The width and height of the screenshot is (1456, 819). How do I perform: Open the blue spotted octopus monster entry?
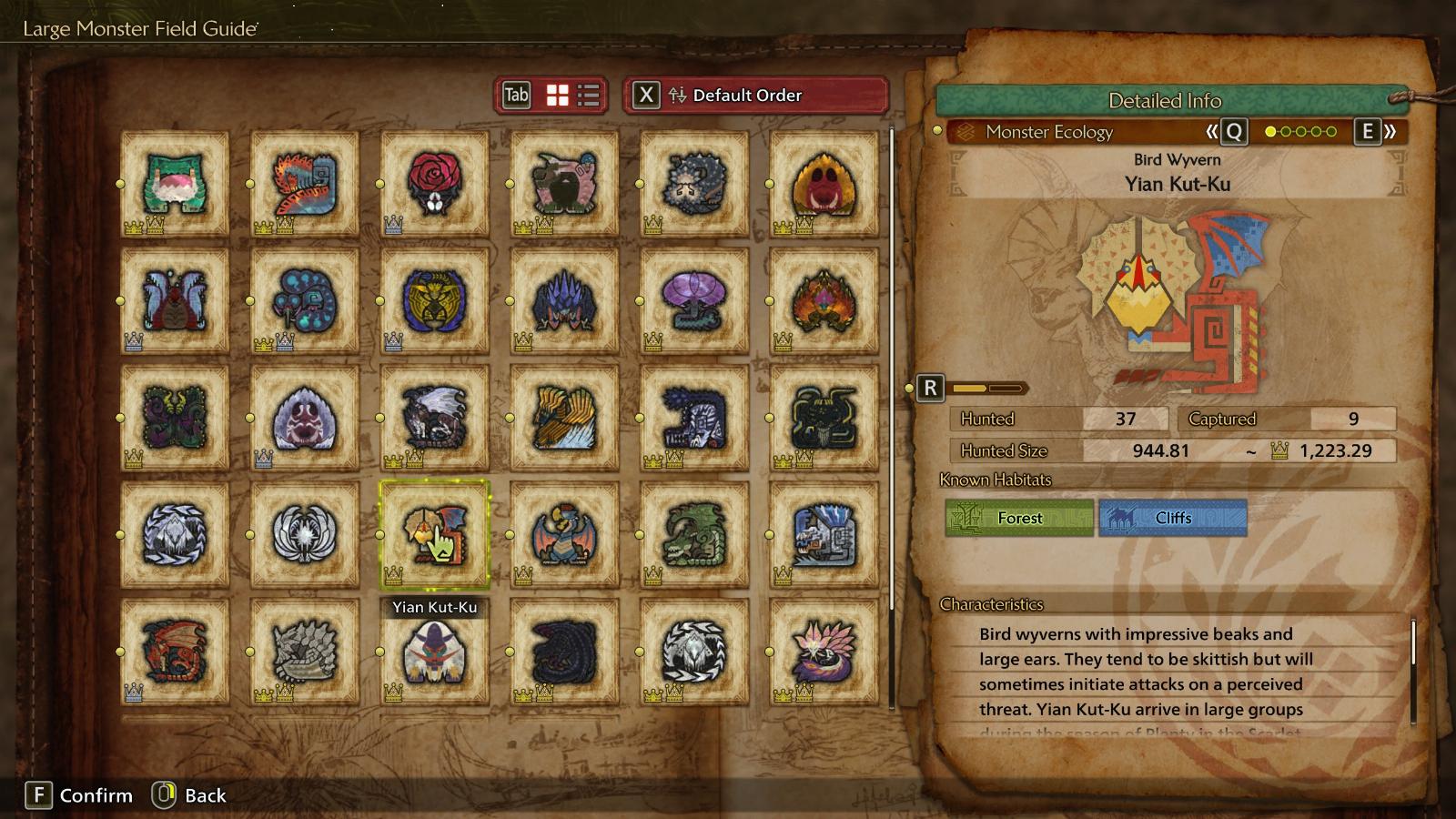click(305, 301)
